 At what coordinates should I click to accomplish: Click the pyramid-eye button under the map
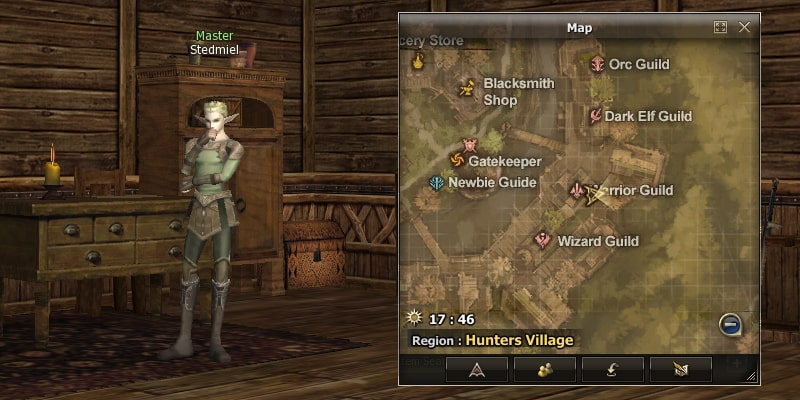pos(477,368)
